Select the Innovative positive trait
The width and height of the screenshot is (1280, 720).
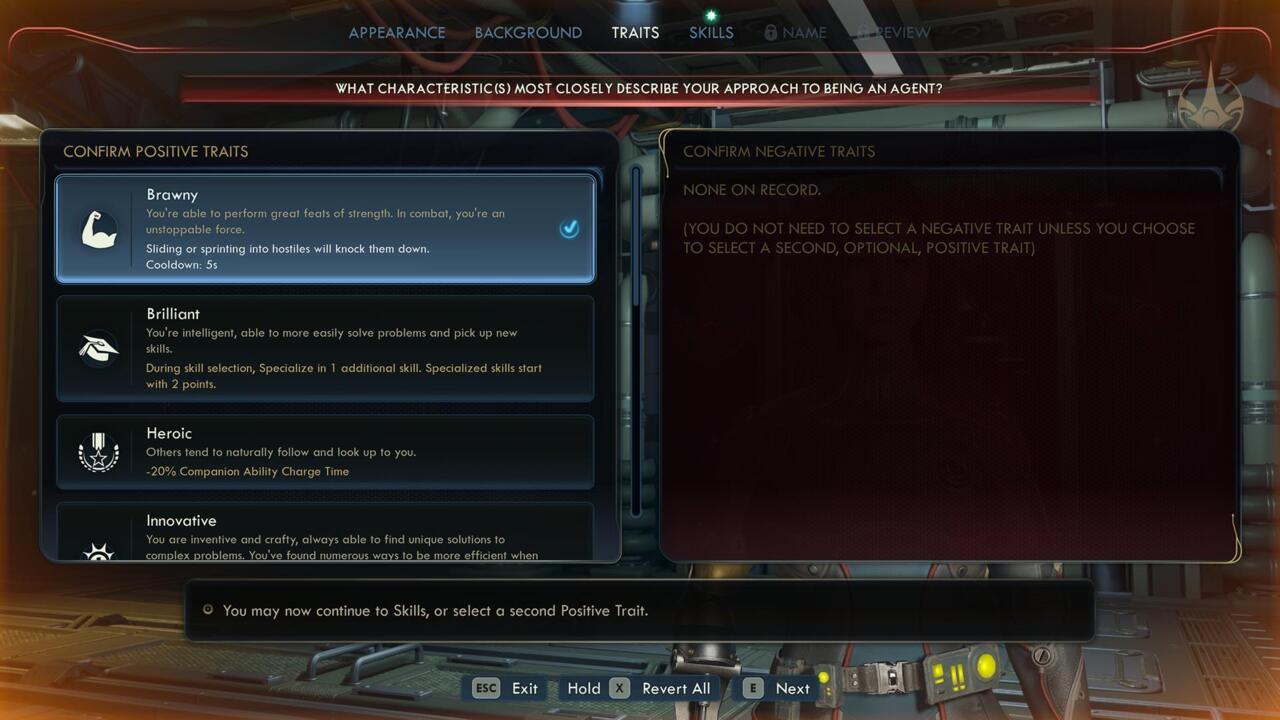[x=325, y=535]
